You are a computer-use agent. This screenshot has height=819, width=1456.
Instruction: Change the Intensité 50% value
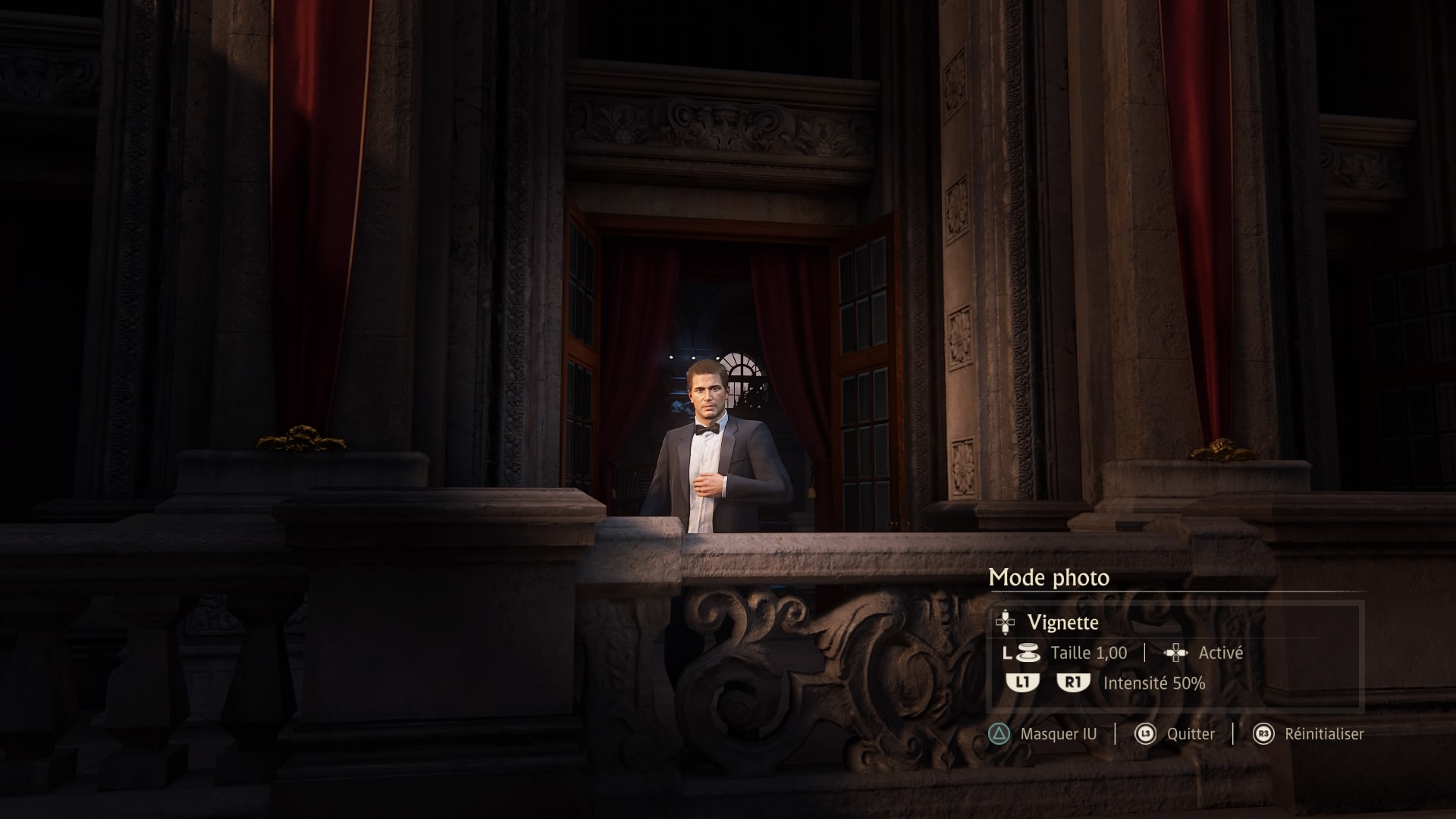click(1153, 683)
